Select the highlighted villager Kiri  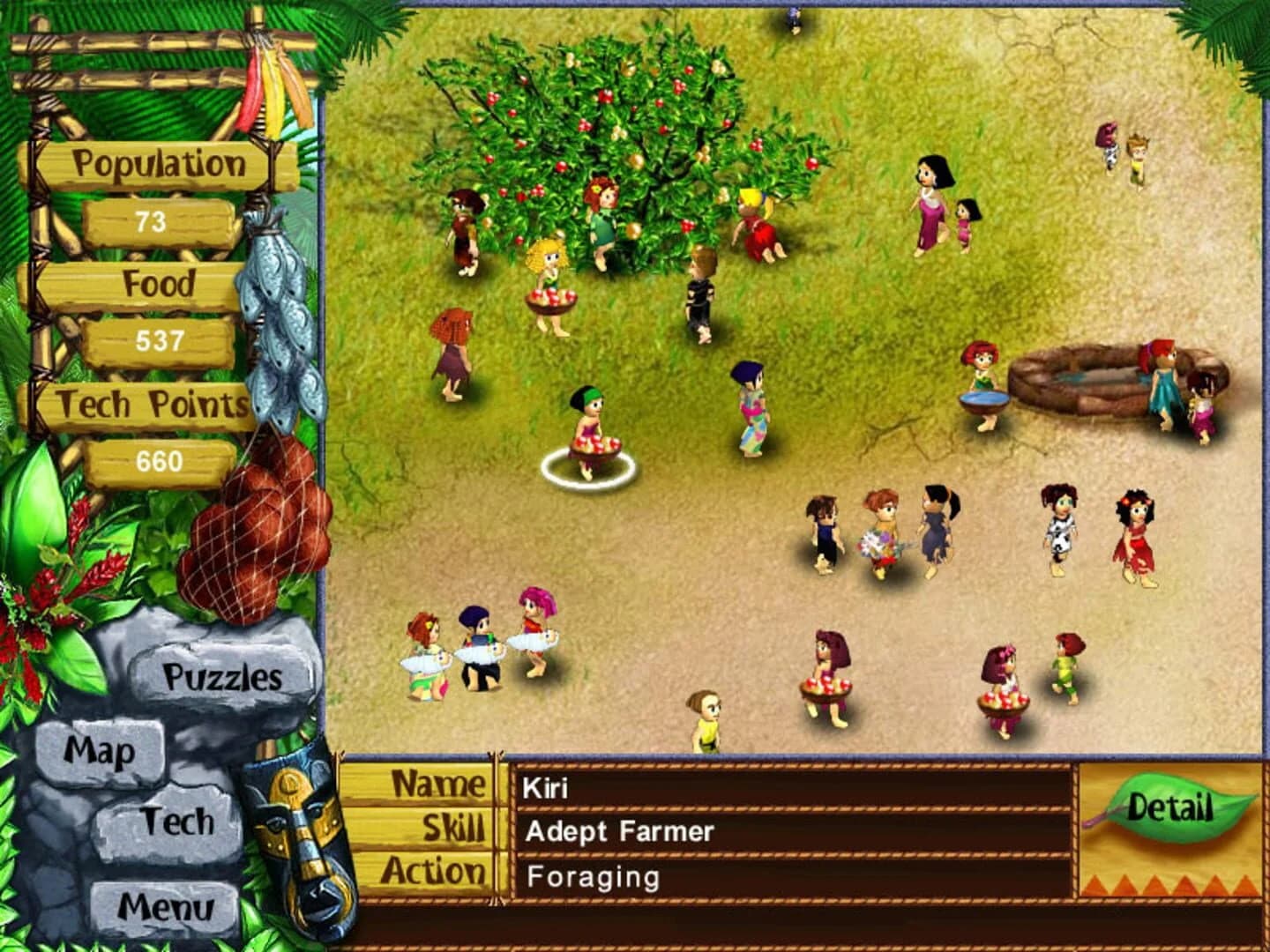click(589, 432)
